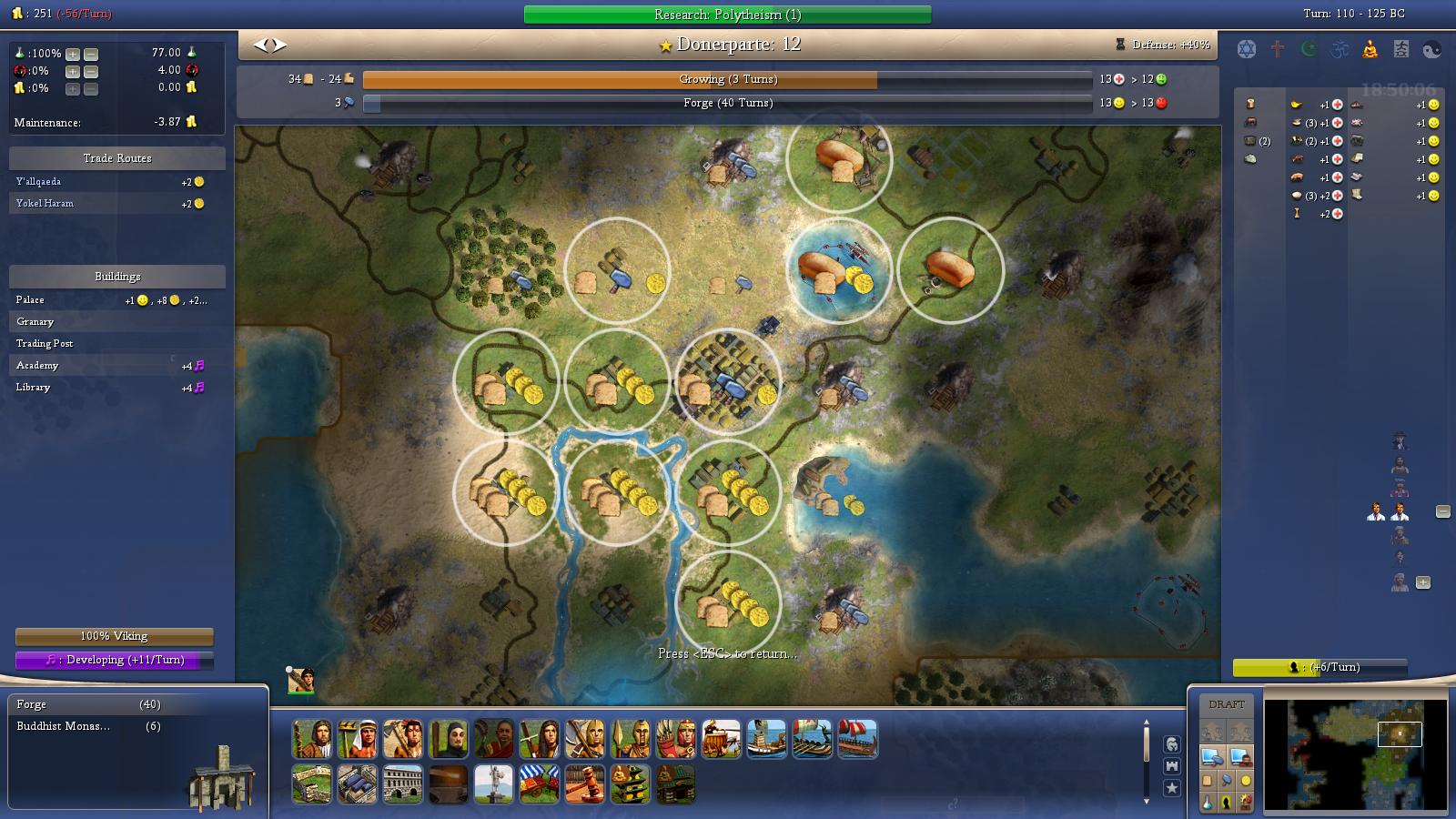Open the soldier helmet view toggle
The image size is (1456, 819).
[x=1173, y=744]
